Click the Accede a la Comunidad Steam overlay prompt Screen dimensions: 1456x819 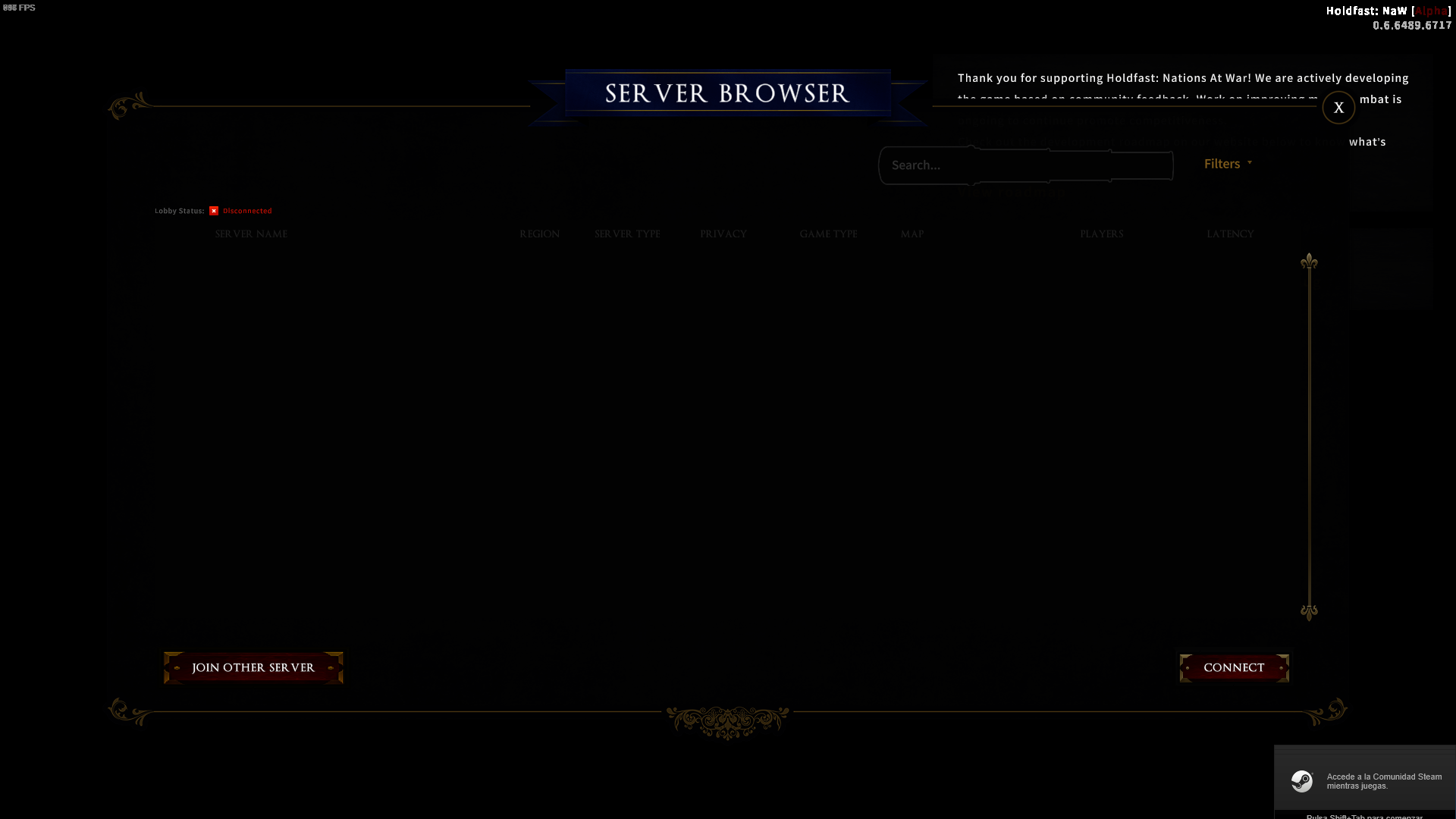pyautogui.click(x=1384, y=781)
